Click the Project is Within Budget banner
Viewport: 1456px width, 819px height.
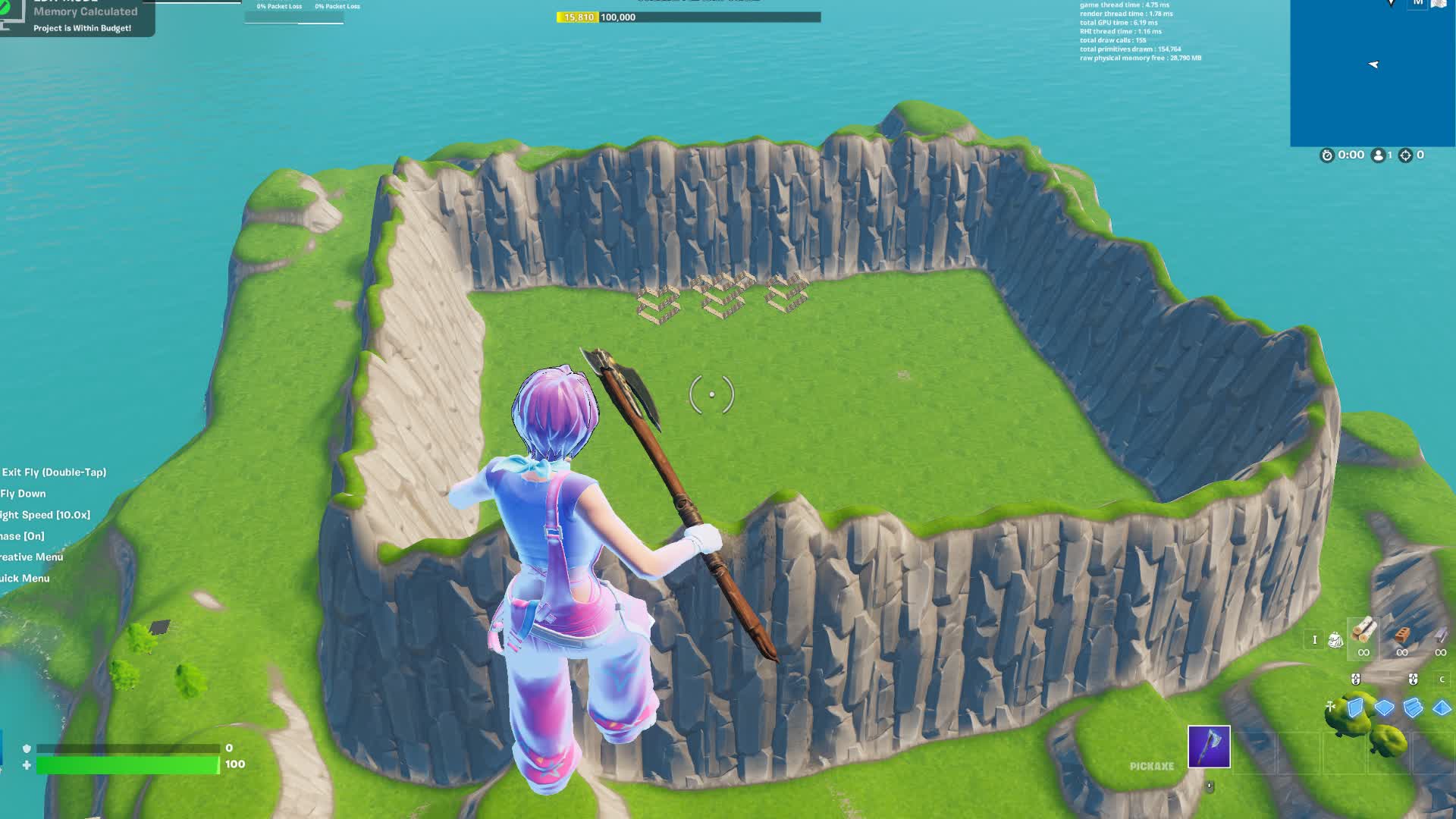tap(81, 27)
